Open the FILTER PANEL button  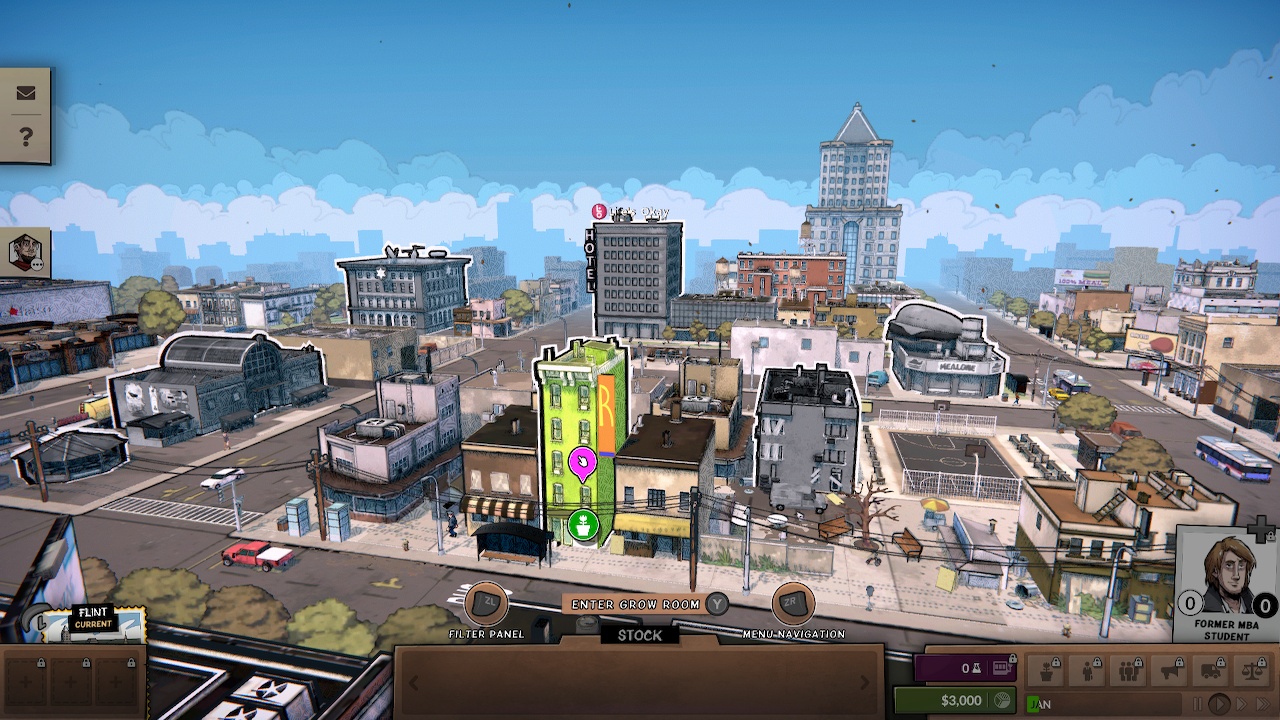(x=487, y=604)
